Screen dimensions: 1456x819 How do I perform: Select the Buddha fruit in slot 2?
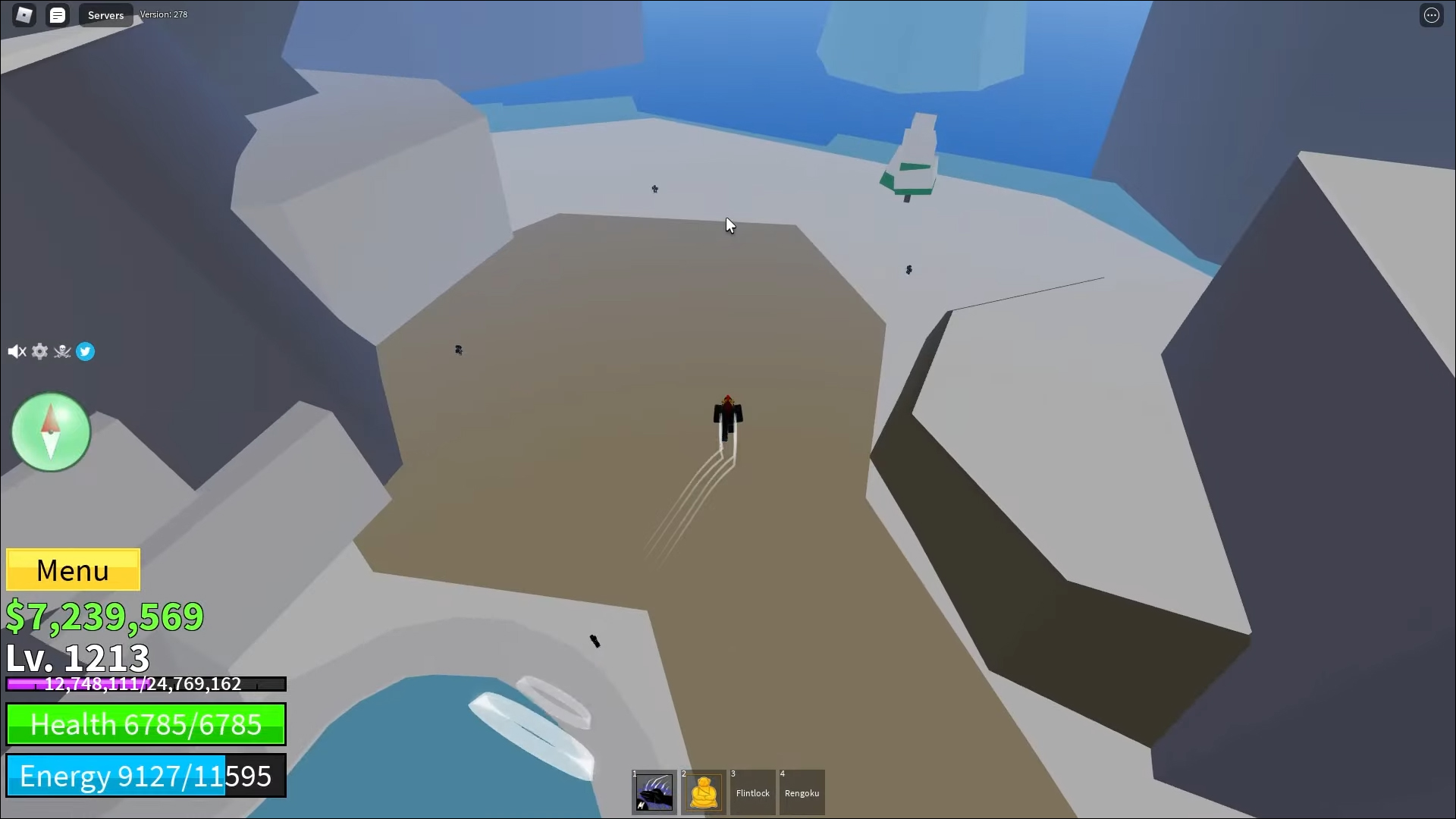tap(702, 791)
